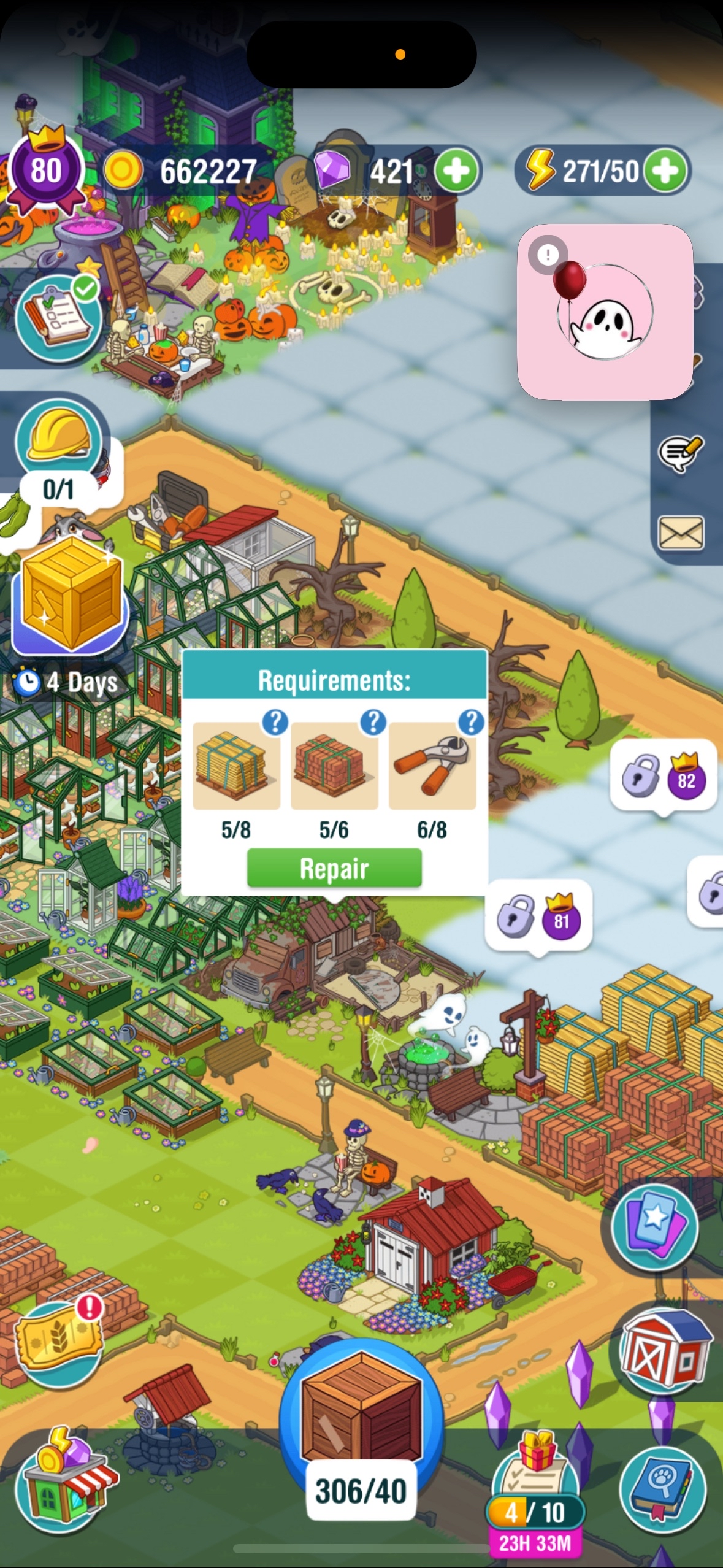The width and height of the screenshot is (723, 1568).
Task: Show info for the bricks requirement
Action: 373,723
